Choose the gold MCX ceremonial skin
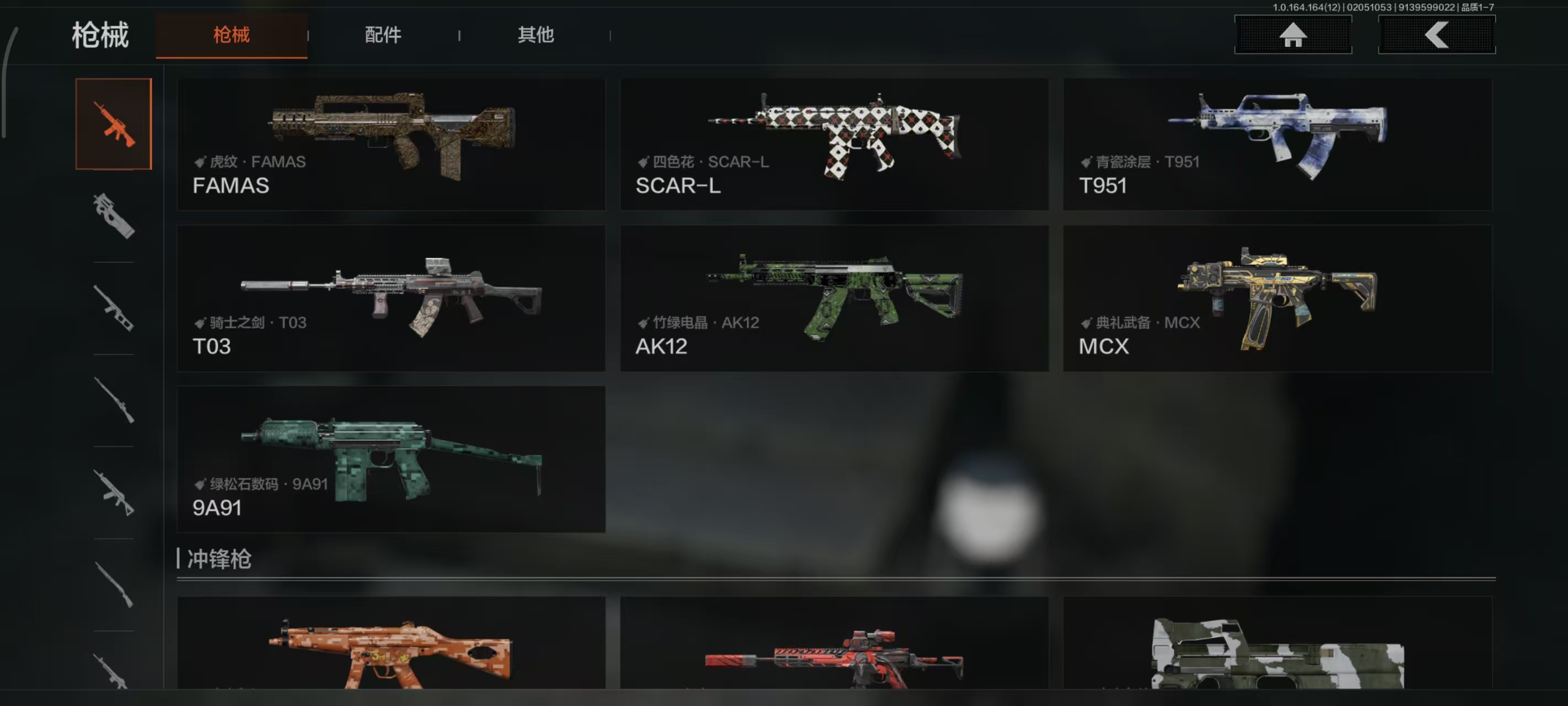 coord(1277,298)
